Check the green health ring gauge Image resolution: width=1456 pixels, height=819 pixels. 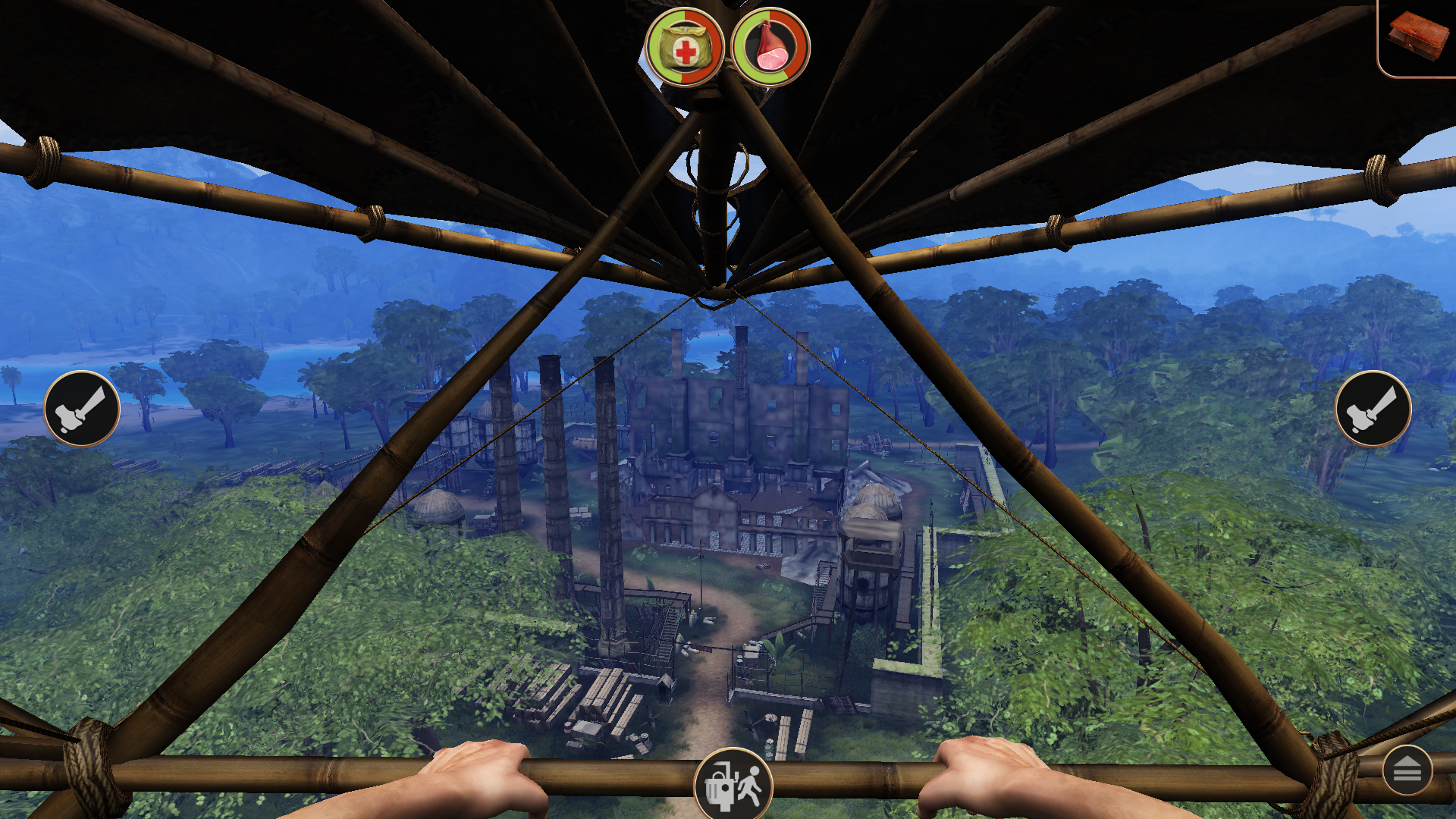click(686, 48)
